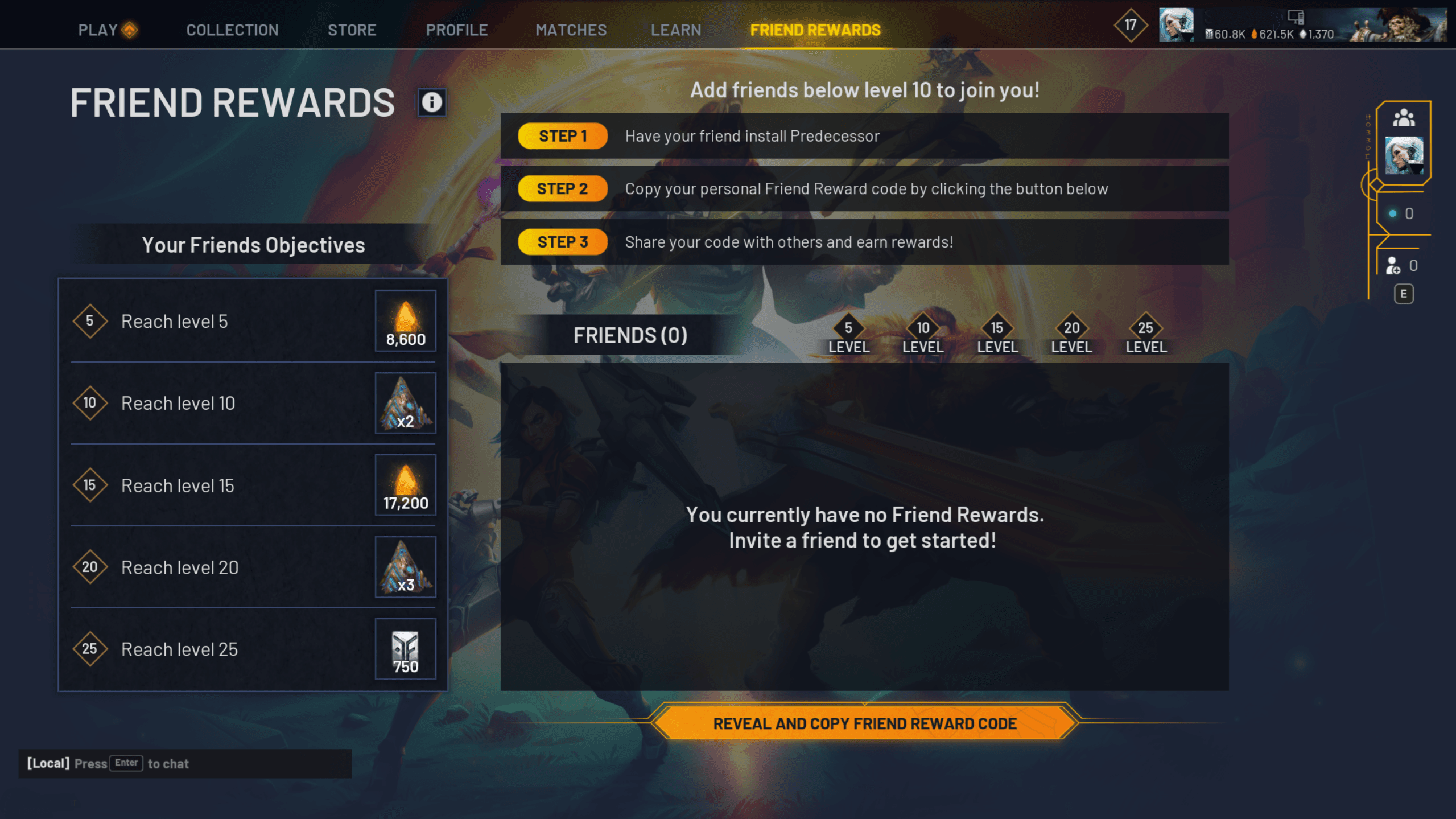1456x819 pixels.
Task: Open the social friends icon on right sidebar
Action: (x=1404, y=118)
